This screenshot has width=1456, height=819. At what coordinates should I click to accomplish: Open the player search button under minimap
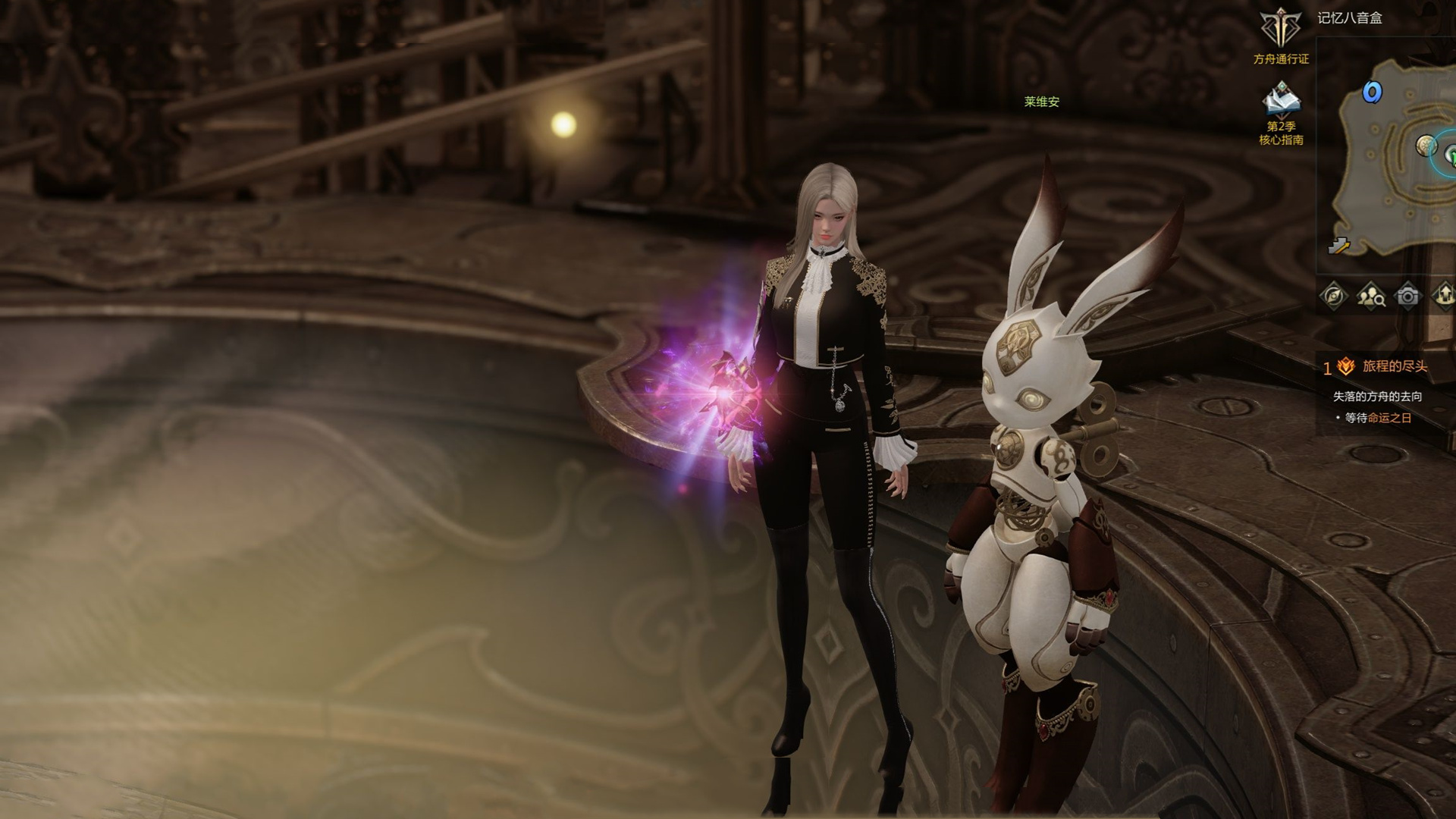coord(1370,296)
